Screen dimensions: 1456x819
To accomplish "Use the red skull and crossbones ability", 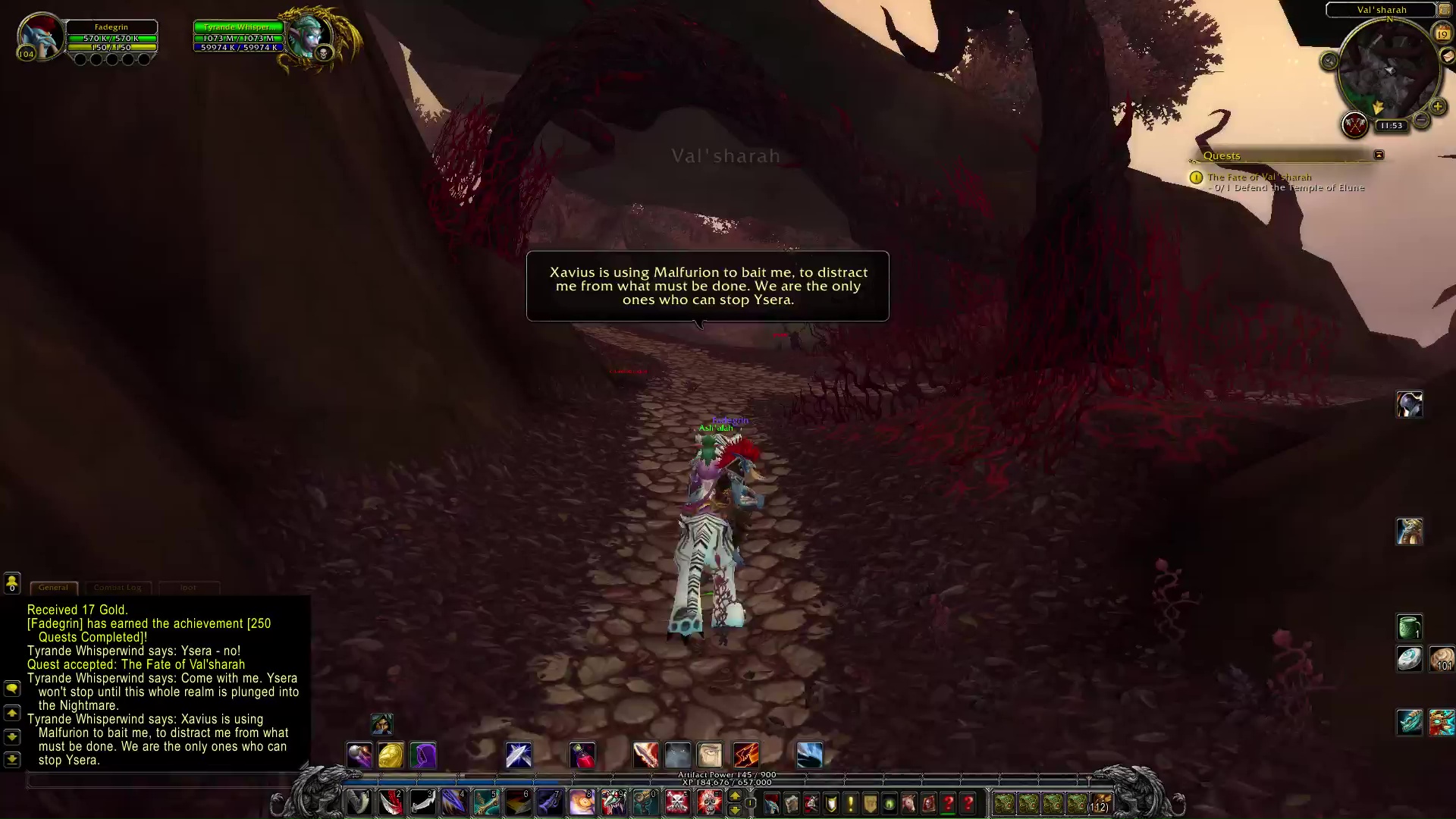I will [x=677, y=802].
